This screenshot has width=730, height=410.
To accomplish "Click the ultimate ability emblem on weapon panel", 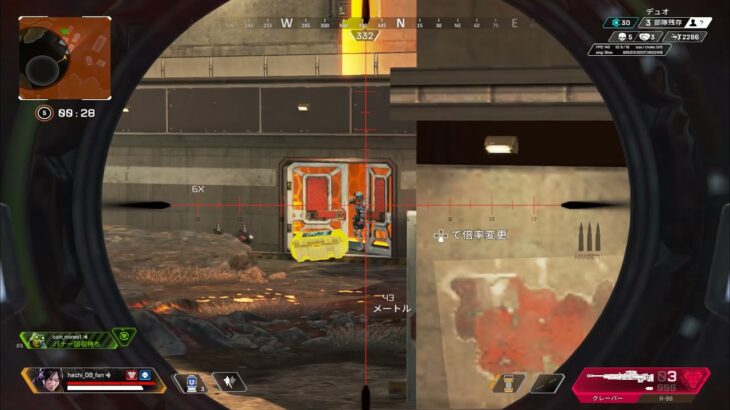I will point(692,382).
